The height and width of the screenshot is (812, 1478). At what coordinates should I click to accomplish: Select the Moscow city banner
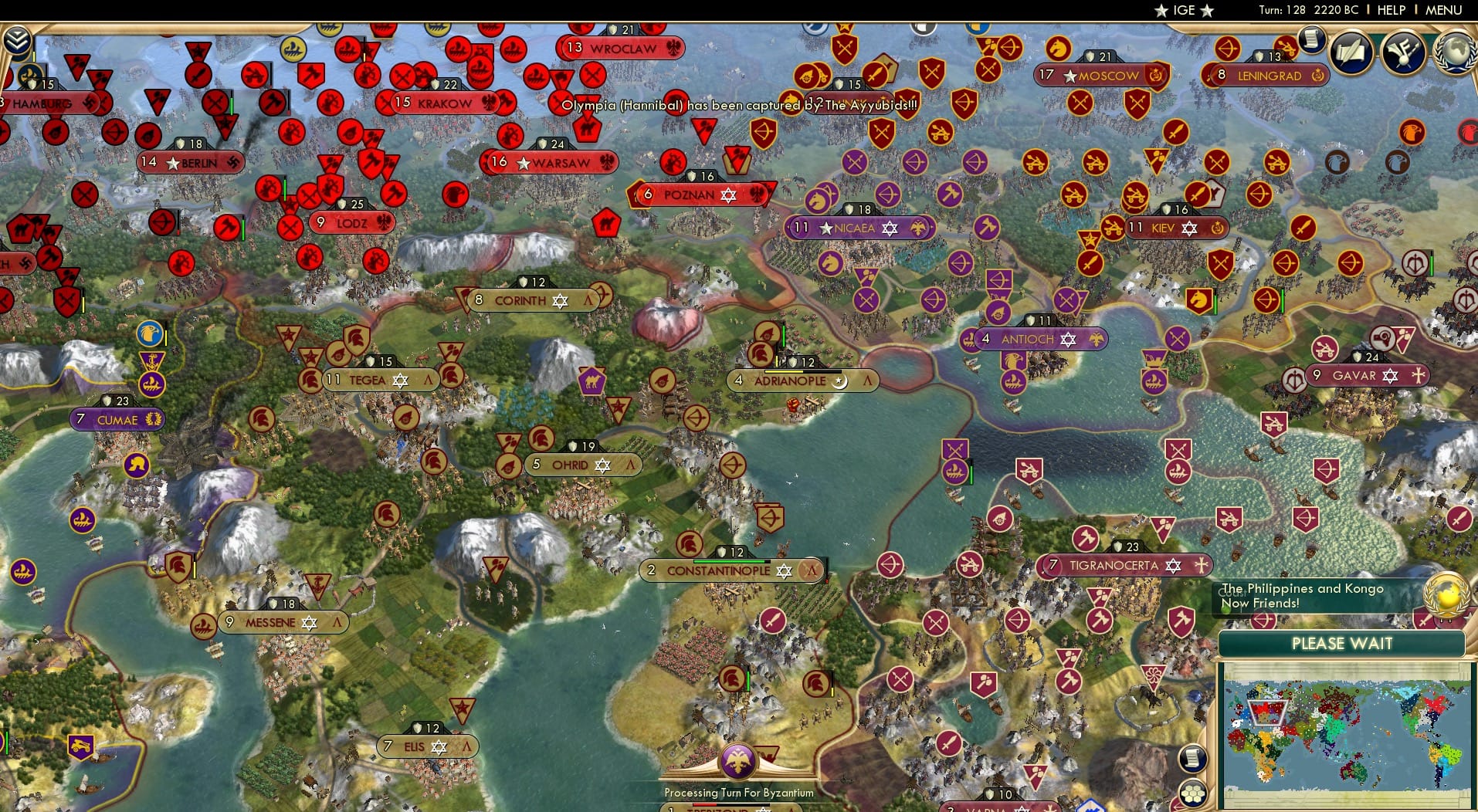tap(1100, 76)
